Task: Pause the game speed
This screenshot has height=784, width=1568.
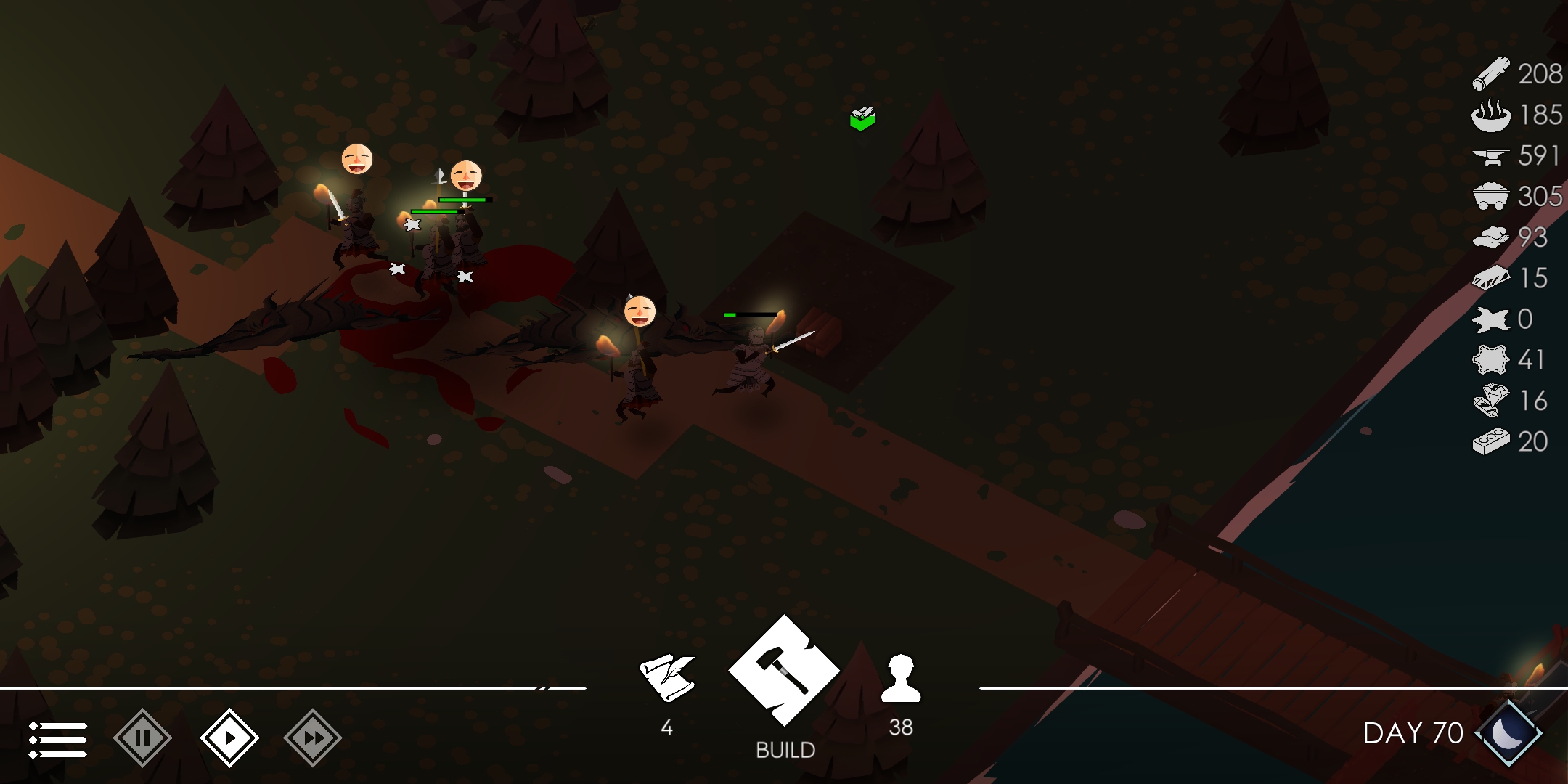Action: pos(142,738)
